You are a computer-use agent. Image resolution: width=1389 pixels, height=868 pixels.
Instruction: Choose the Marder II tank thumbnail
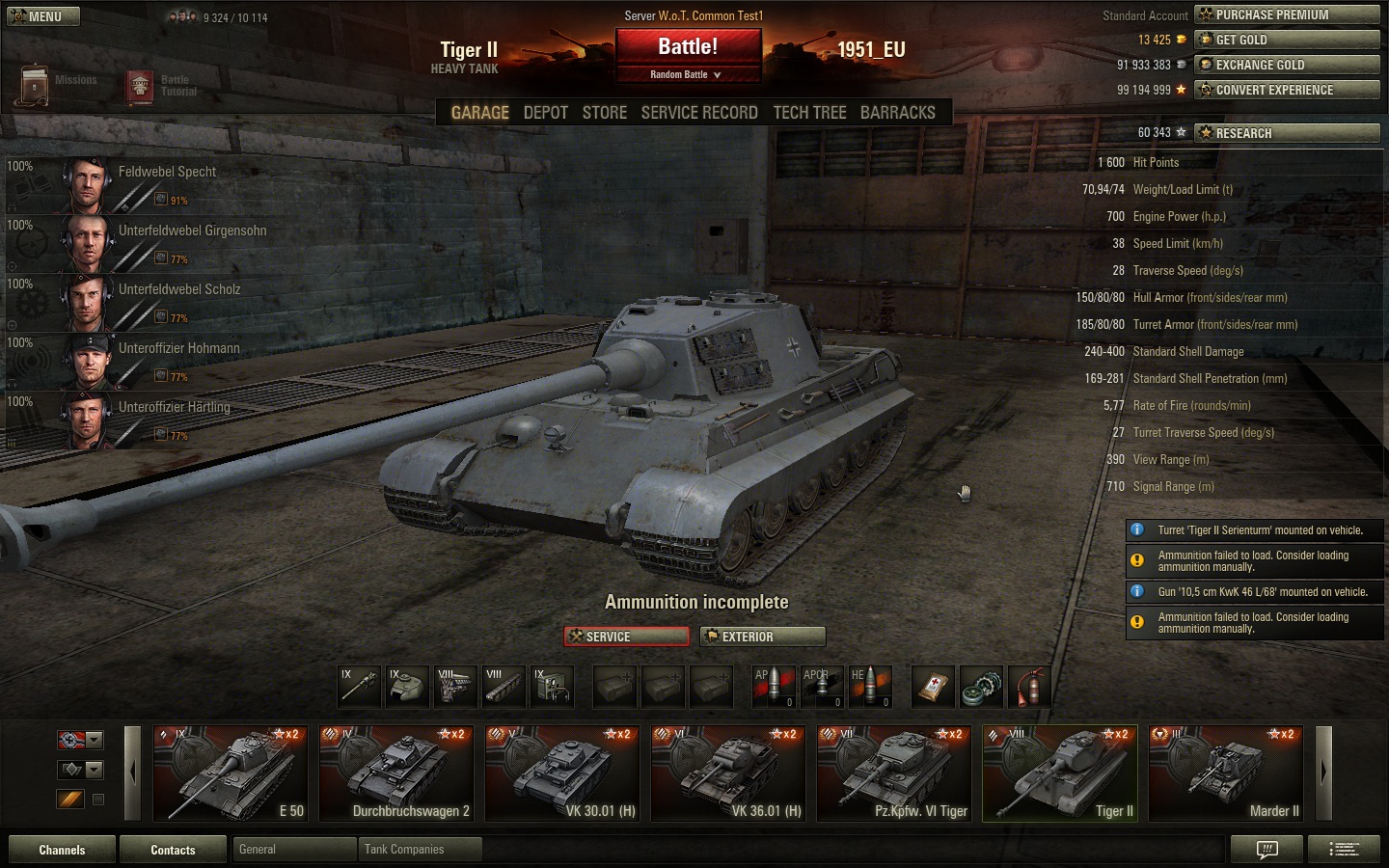pos(1226,773)
